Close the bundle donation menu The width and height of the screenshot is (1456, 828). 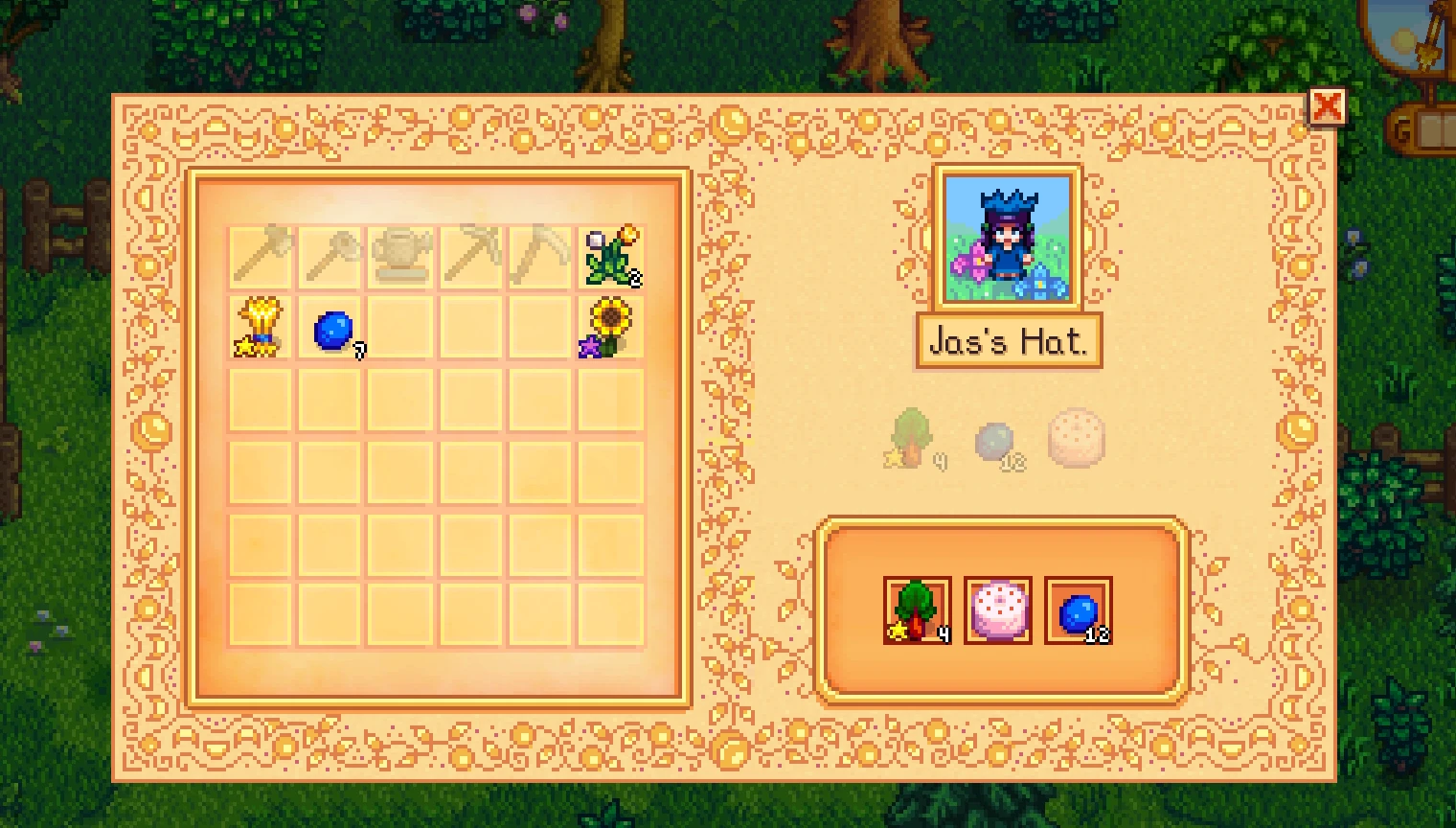coord(1330,107)
